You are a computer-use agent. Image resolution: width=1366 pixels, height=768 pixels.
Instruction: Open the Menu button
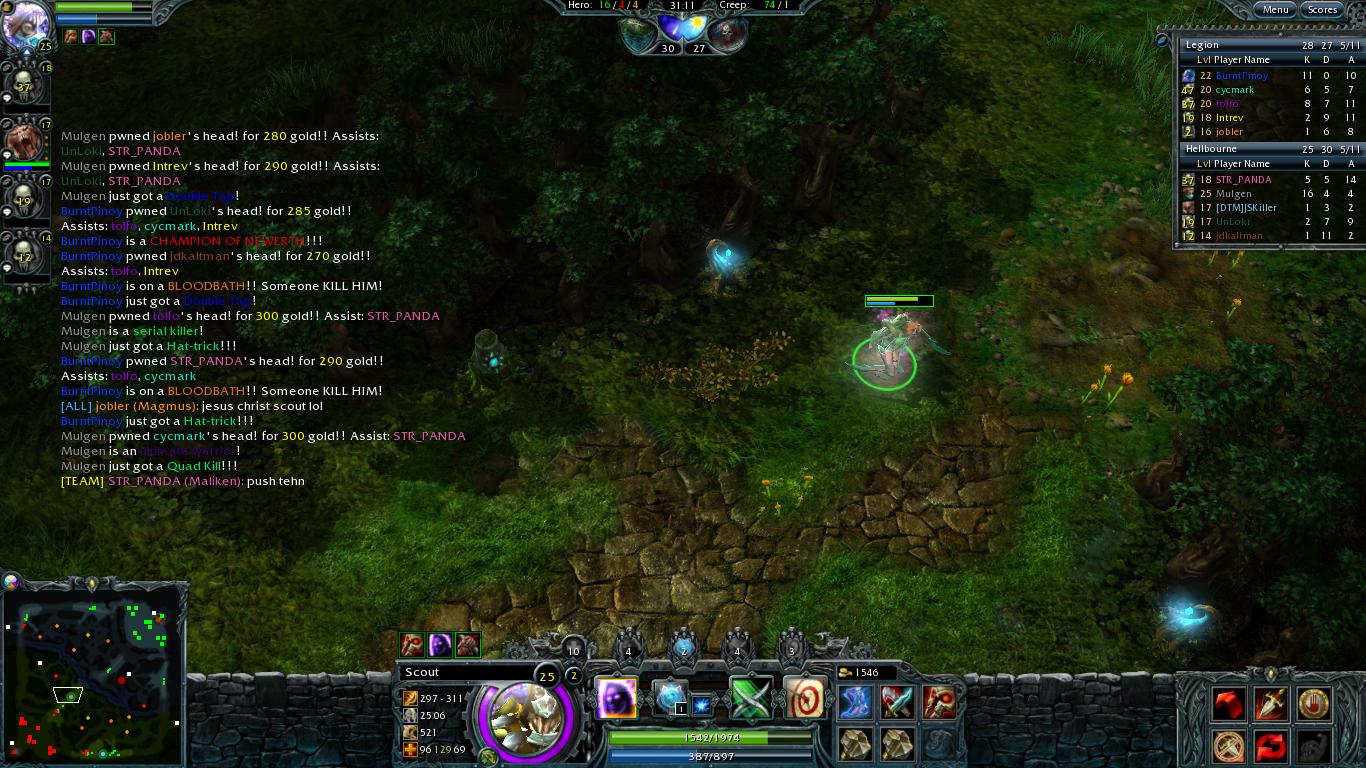pyautogui.click(x=1277, y=9)
